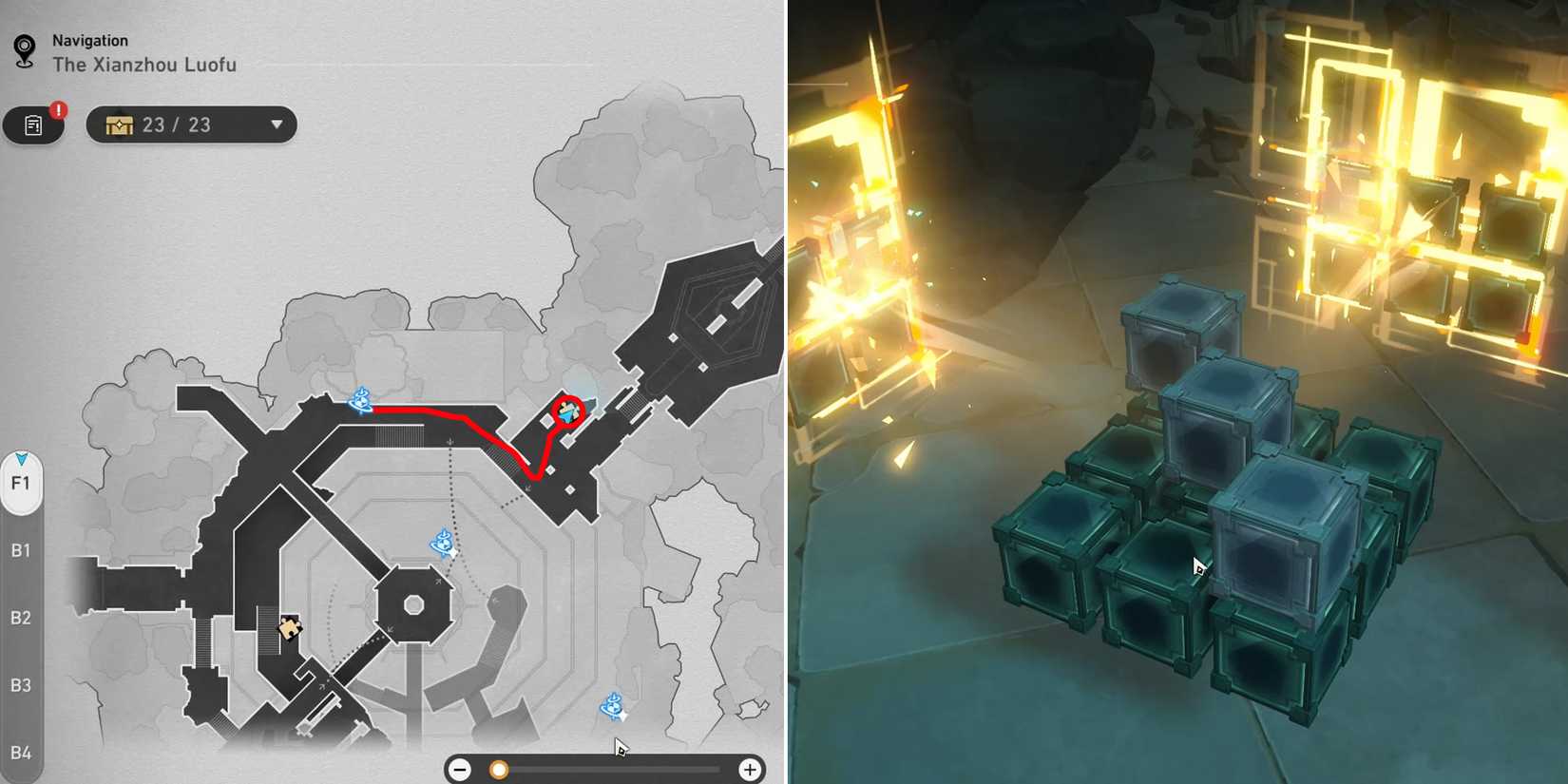Click the player marker circled in red
1568x784 pixels.
[568, 410]
